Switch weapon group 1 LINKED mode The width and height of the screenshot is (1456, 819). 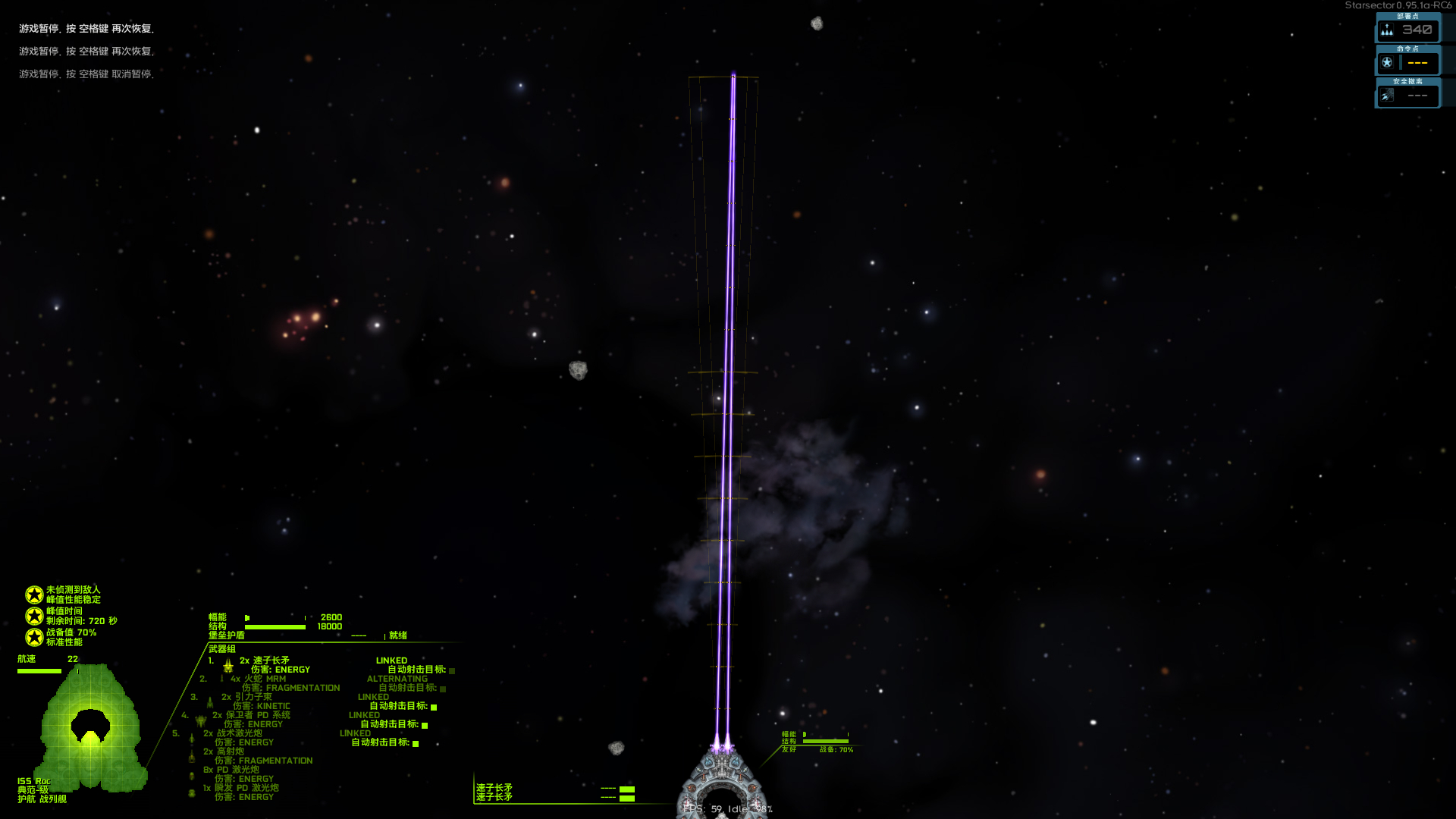392,661
